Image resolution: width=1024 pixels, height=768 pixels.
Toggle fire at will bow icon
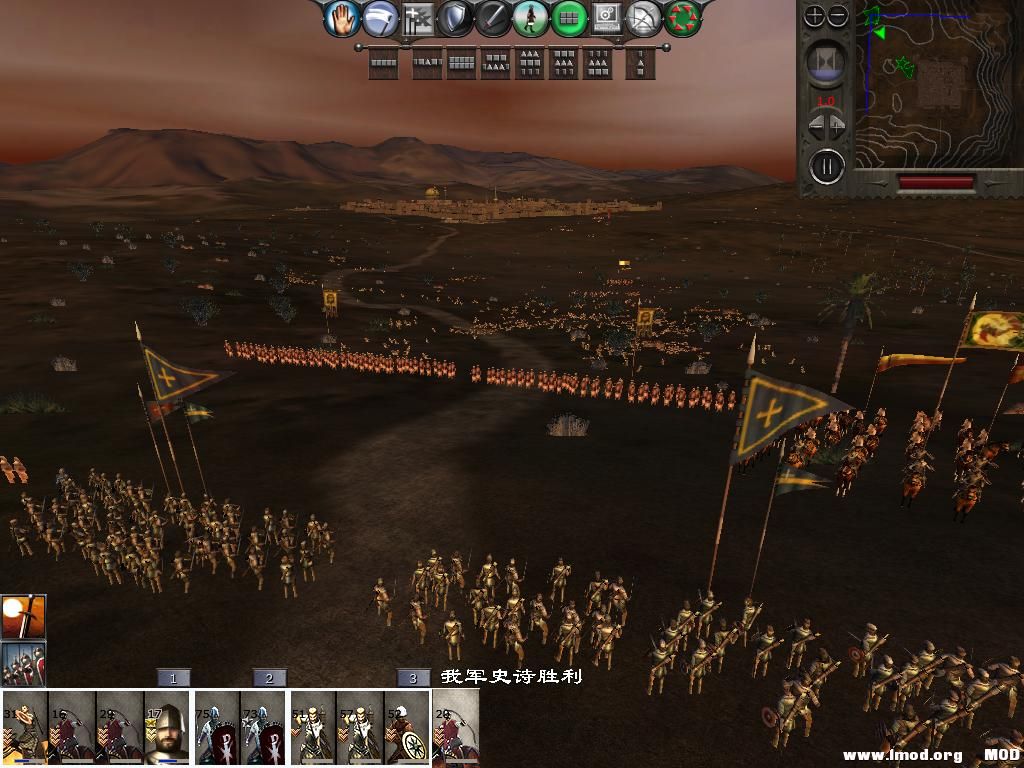[x=644, y=18]
